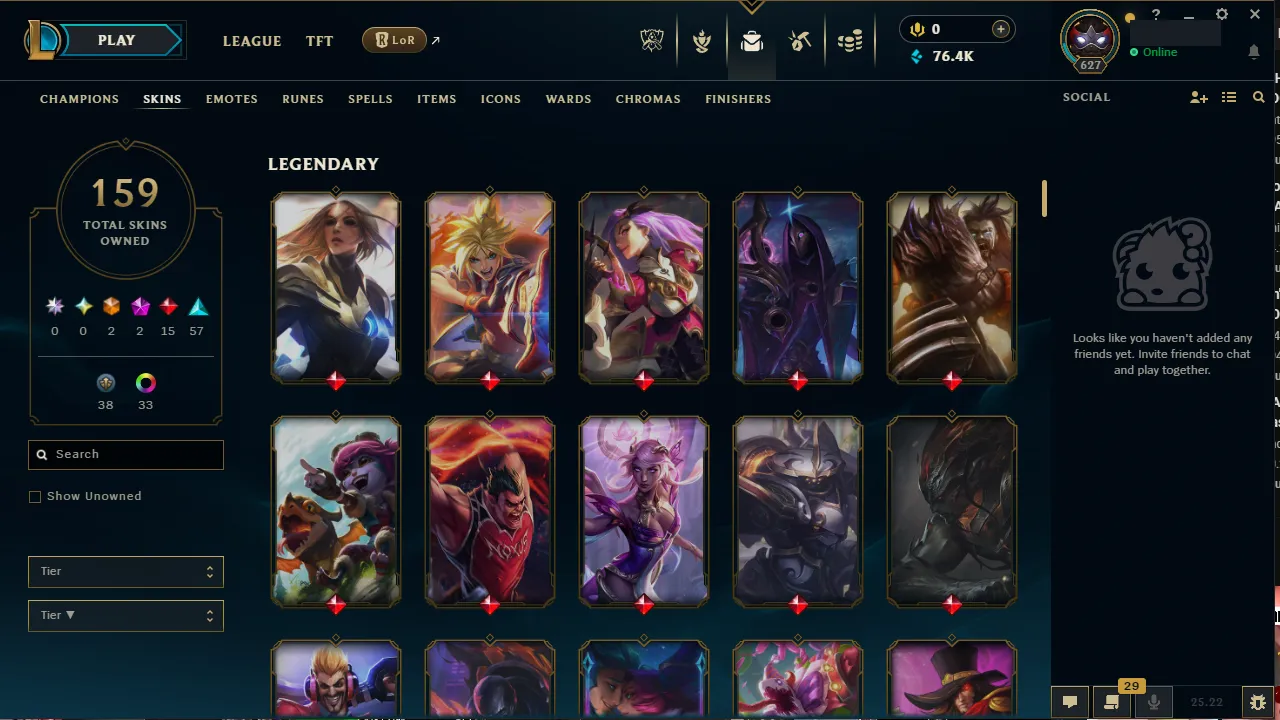Click the rainbow chroma wheel showing 33
Screen dimensions: 1280x720
145,383
